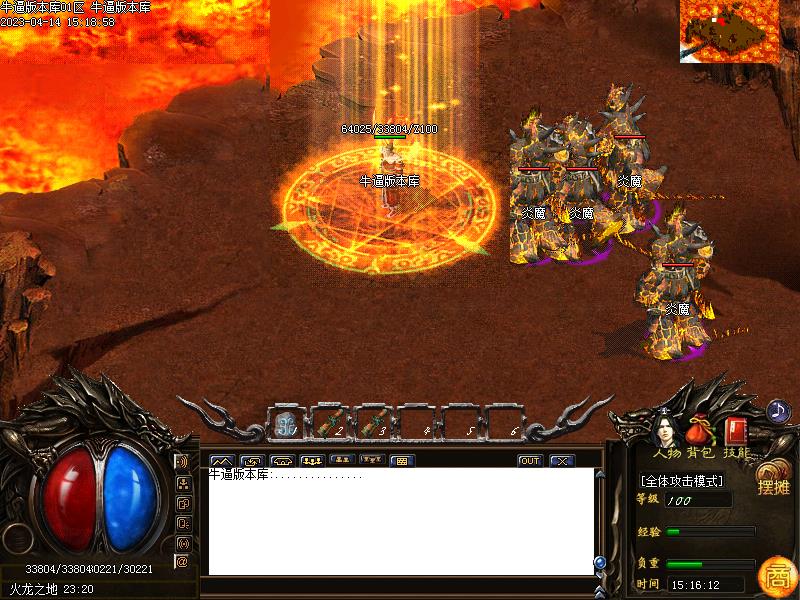Use the scroll item in hotbar slot 3
Screen dimensions: 800x600
[x=374, y=424]
